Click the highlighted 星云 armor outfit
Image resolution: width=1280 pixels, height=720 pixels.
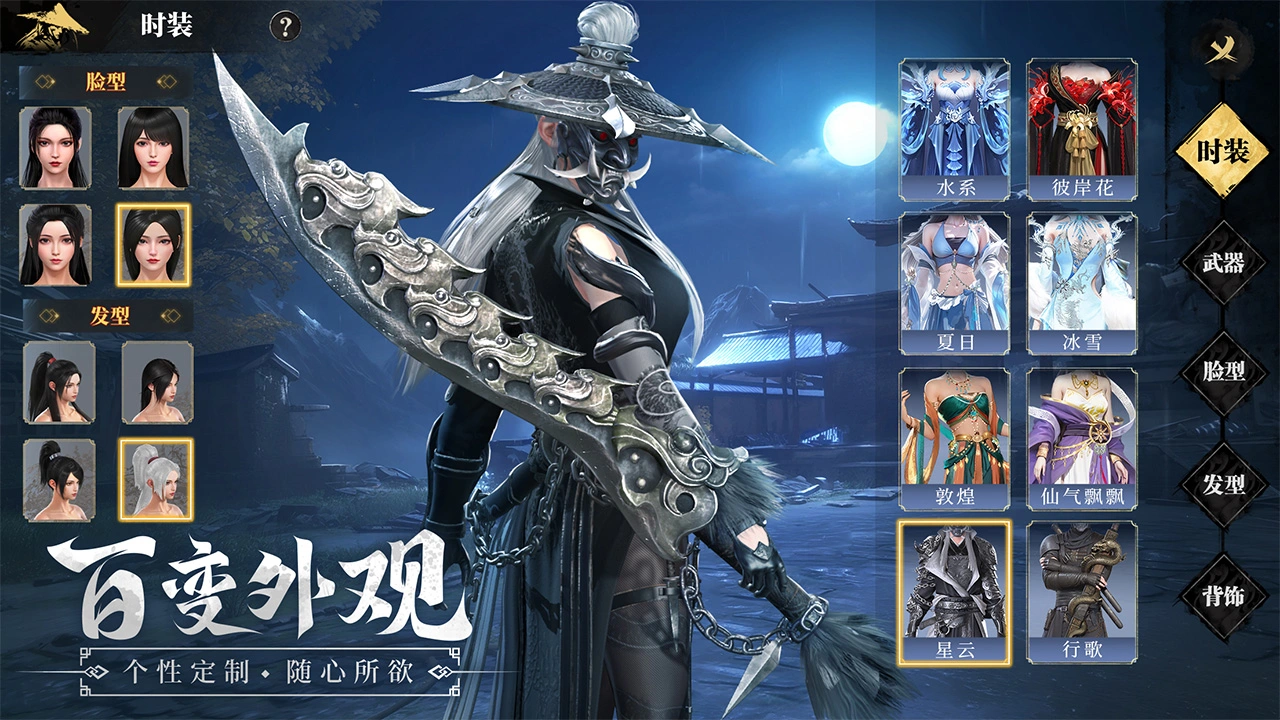coord(954,592)
